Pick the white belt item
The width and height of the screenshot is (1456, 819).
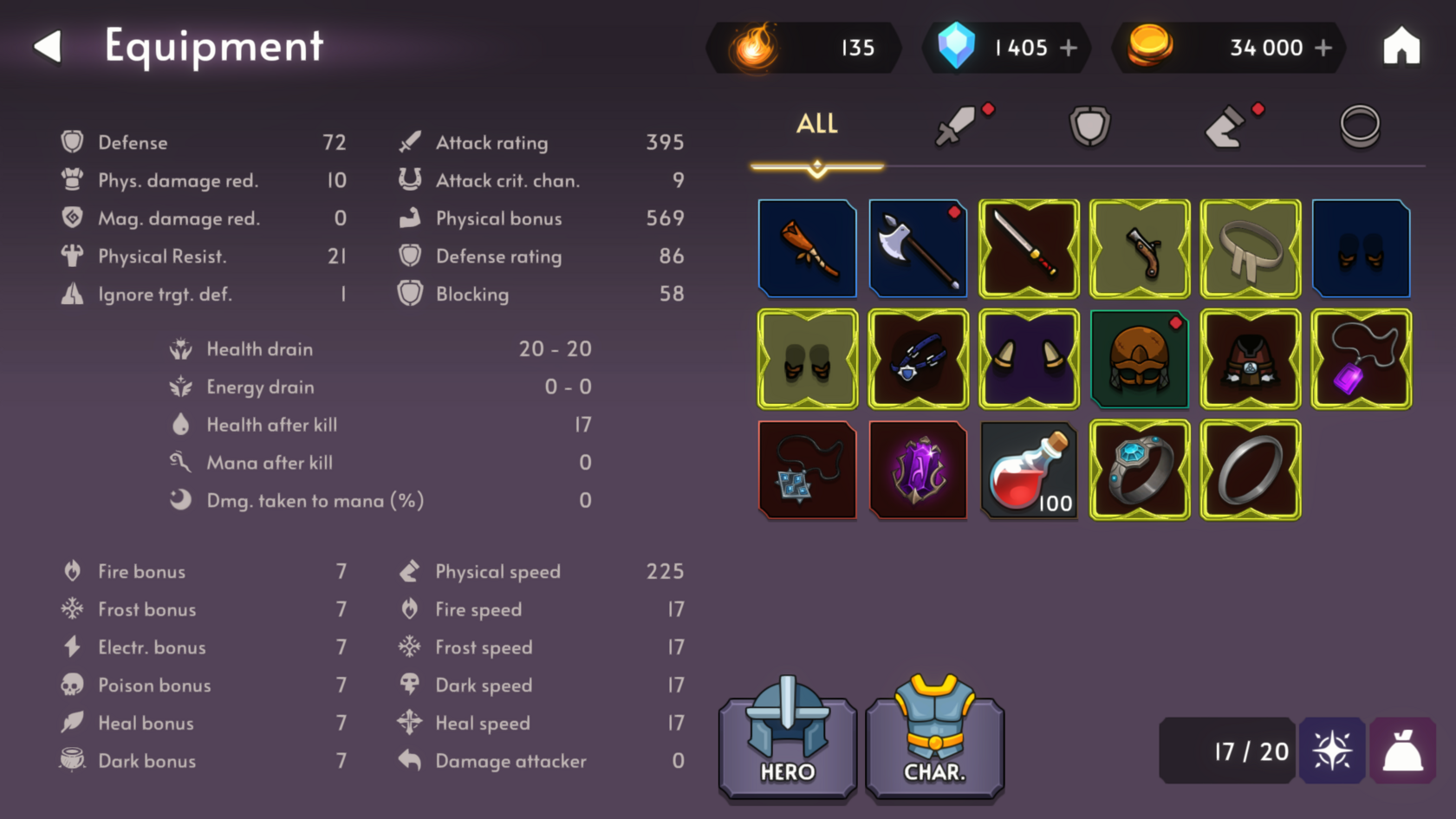[1251, 249]
